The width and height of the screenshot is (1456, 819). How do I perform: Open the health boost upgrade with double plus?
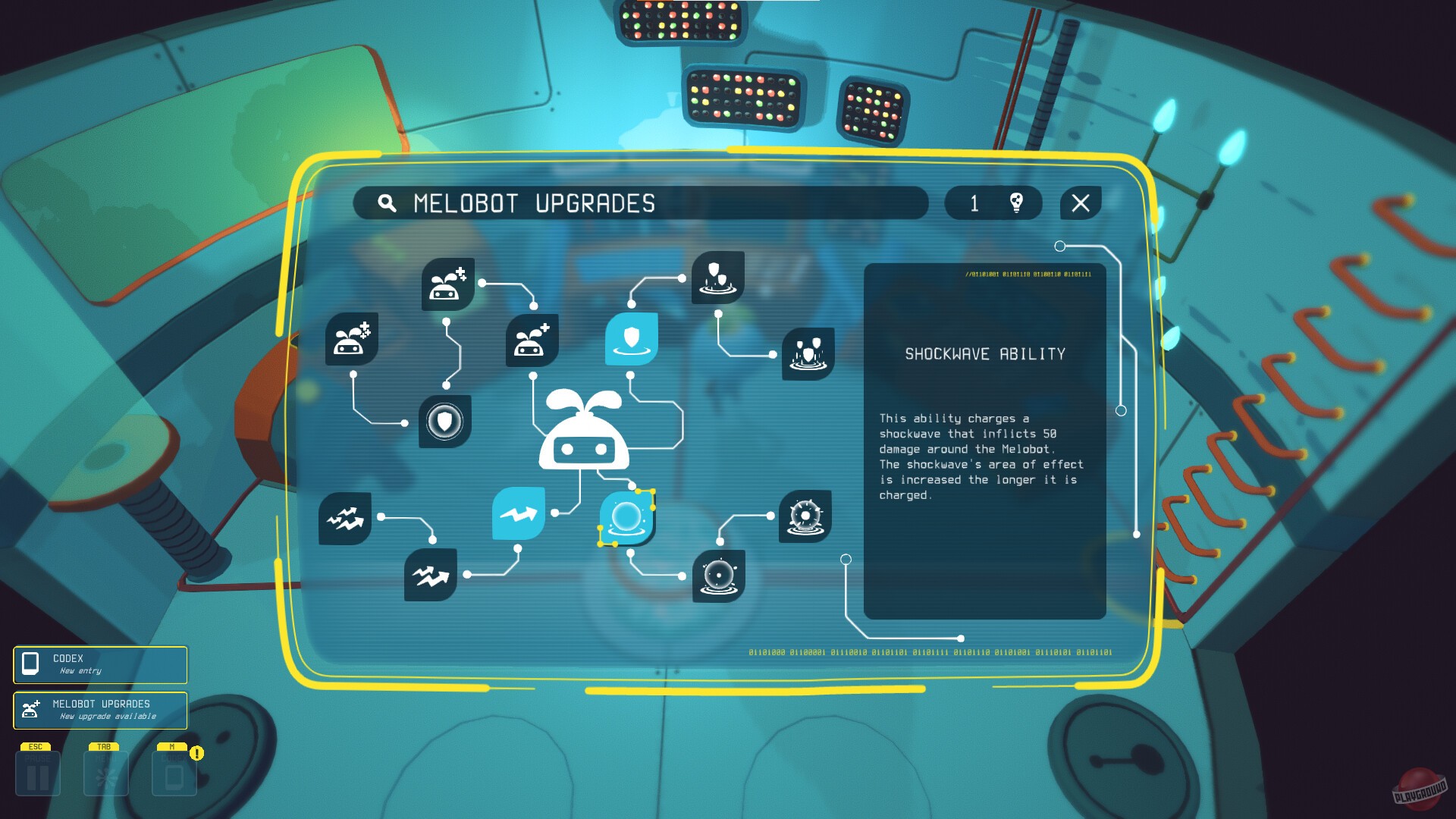[x=353, y=340]
